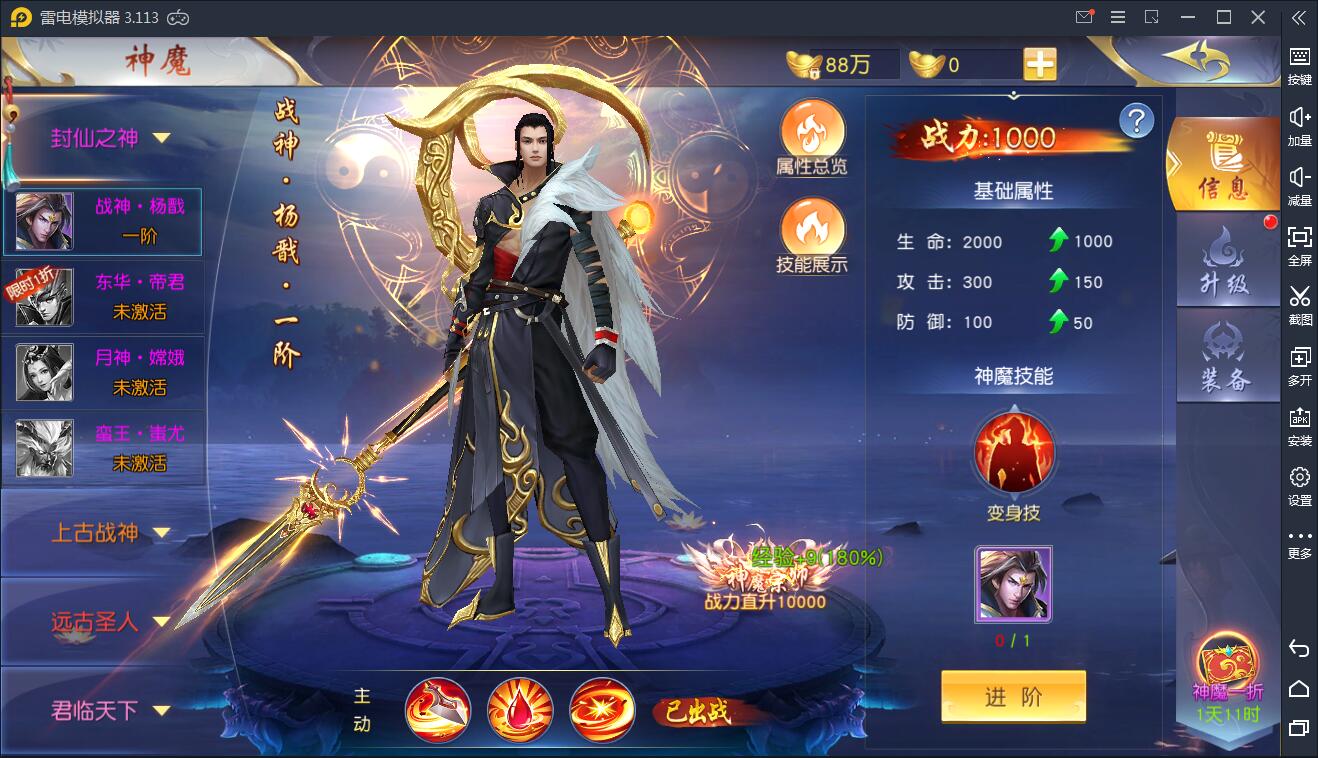The width and height of the screenshot is (1318, 758).
Task: Click the 0/1 hero avatar thumbnail
Action: pyautogui.click(x=1013, y=586)
